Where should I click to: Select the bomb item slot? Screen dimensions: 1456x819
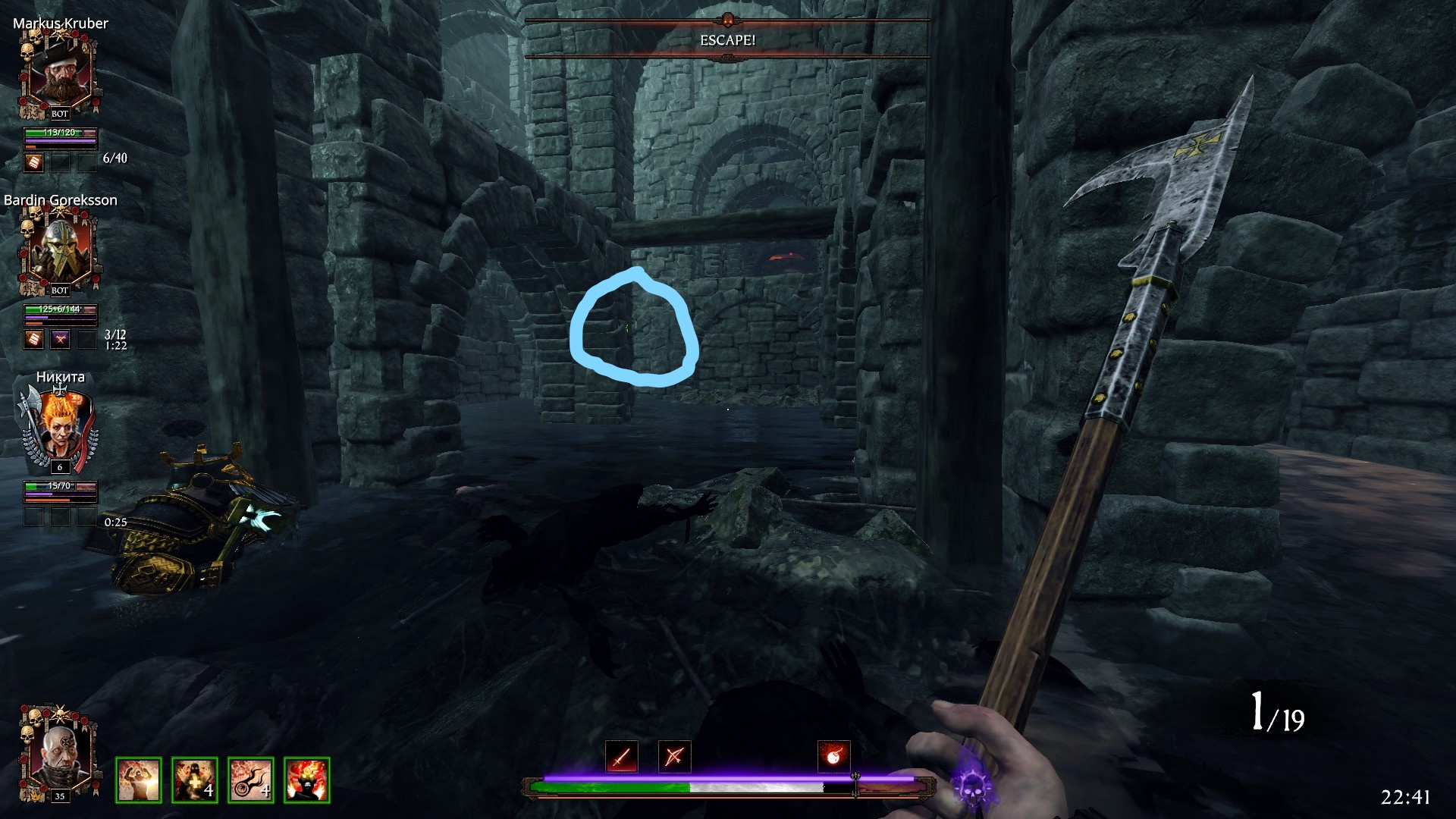click(833, 757)
